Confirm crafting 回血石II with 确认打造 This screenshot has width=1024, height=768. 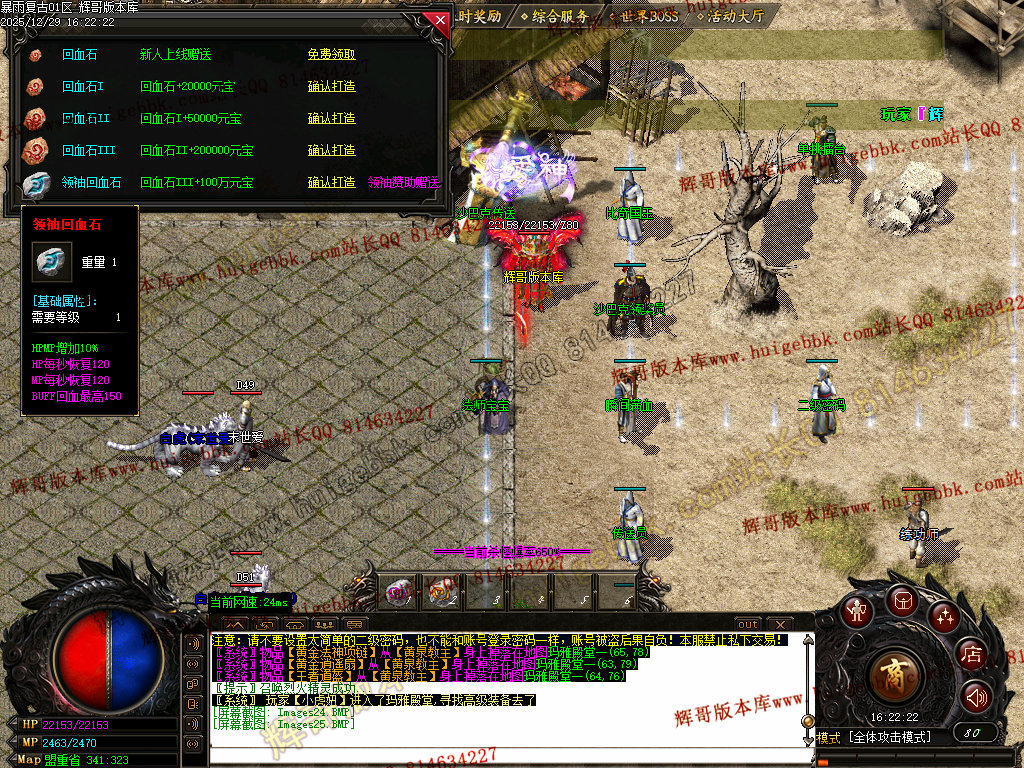coord(331,119)
